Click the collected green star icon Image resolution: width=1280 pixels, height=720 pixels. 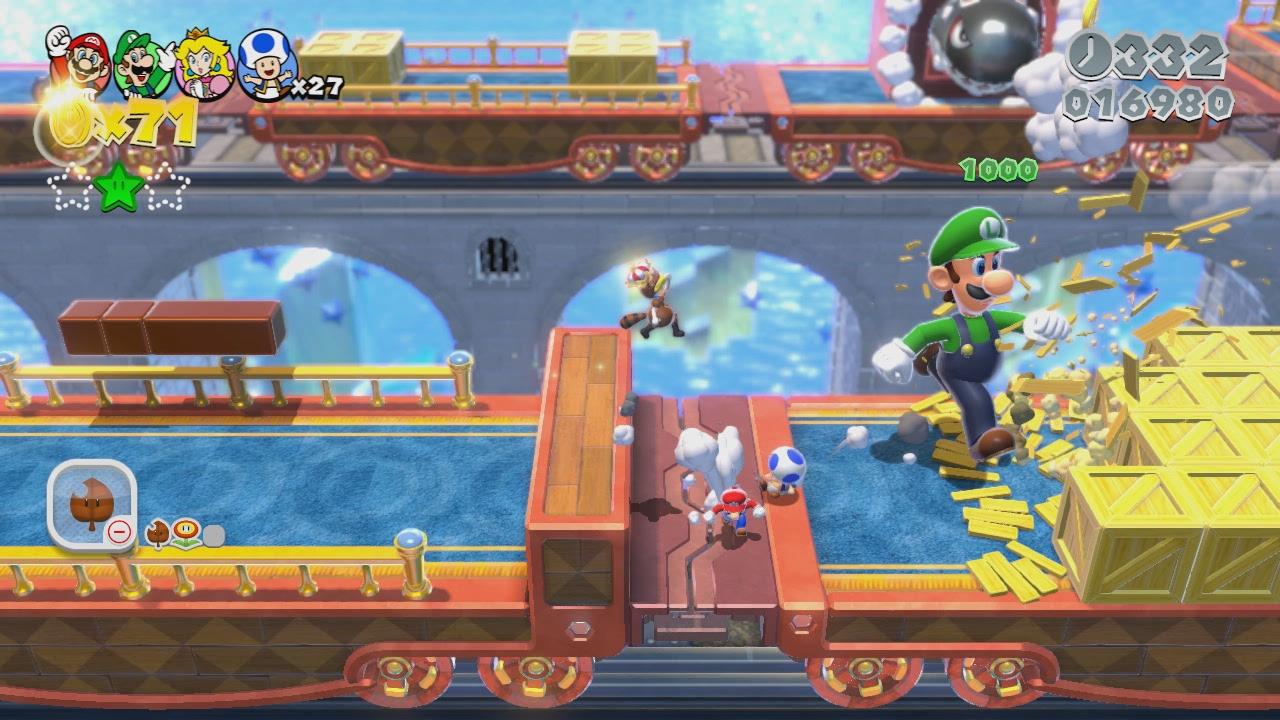click(x=118, y=188)
